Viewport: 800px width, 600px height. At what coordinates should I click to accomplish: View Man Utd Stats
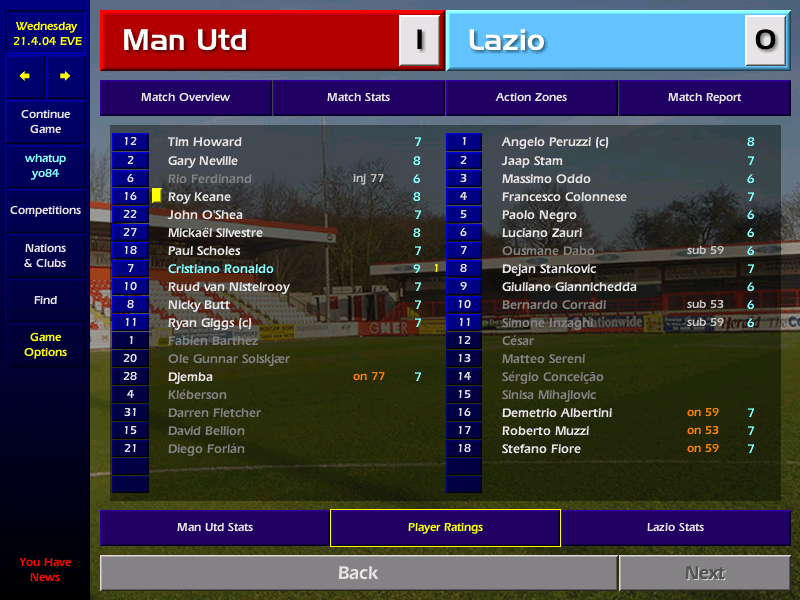tap(215, 527)
